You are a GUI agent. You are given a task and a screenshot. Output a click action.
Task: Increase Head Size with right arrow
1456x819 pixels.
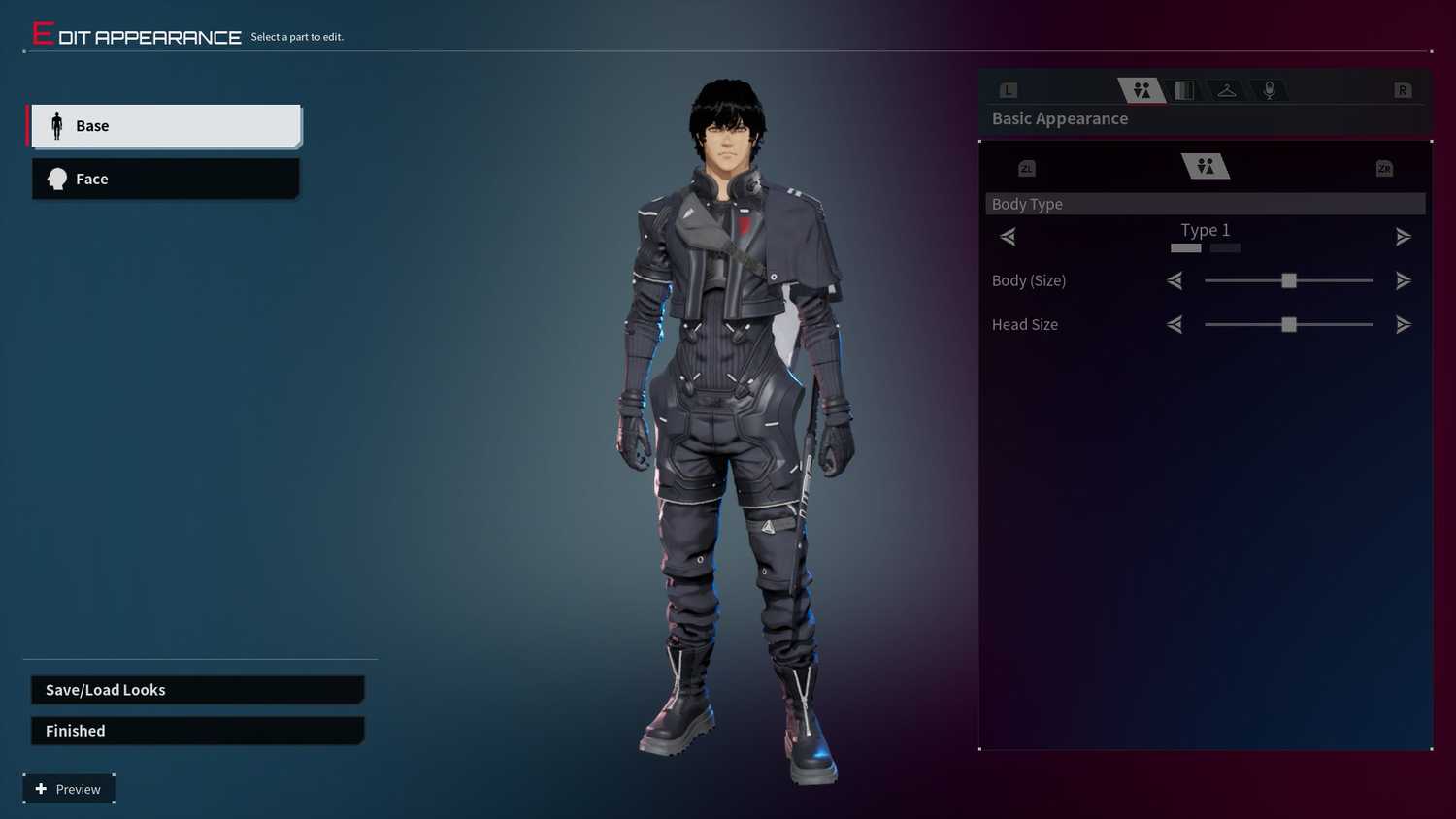[1404, 324]
